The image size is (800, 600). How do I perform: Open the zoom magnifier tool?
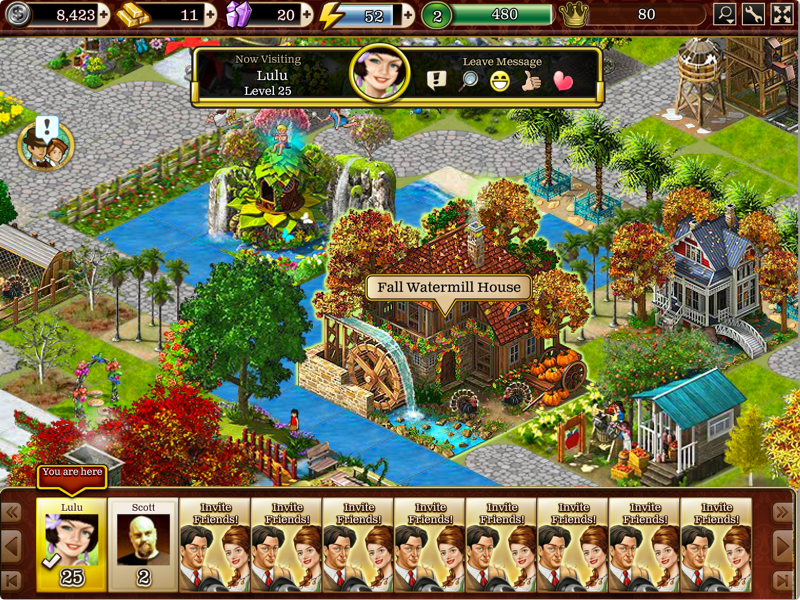tap(725, 15)
